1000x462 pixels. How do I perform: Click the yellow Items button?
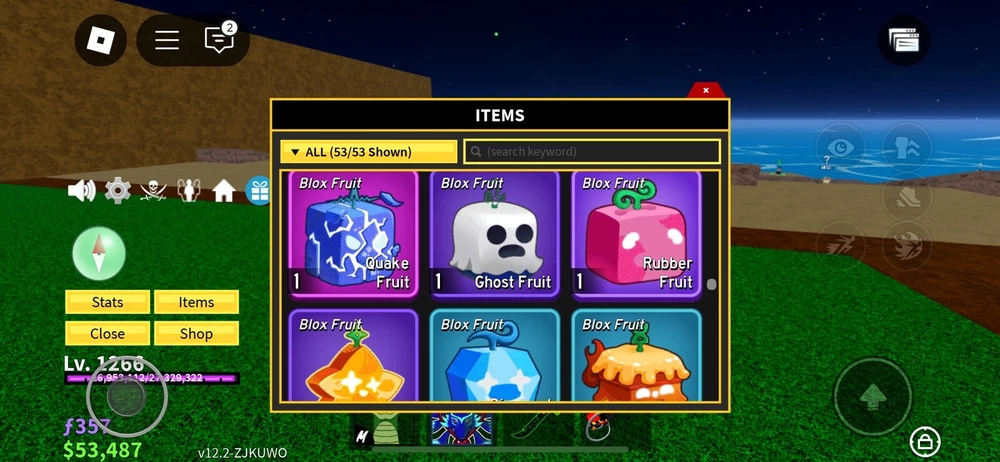[x=196, y=302]
